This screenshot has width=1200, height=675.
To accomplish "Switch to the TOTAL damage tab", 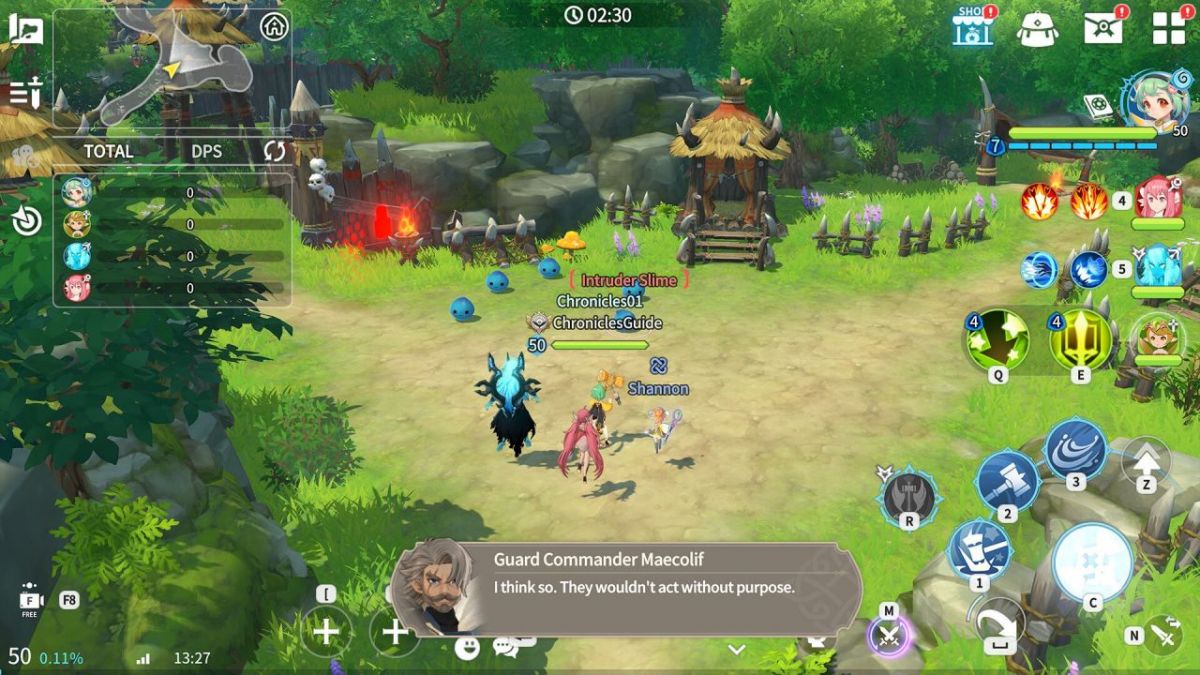I will coord(108,151).
